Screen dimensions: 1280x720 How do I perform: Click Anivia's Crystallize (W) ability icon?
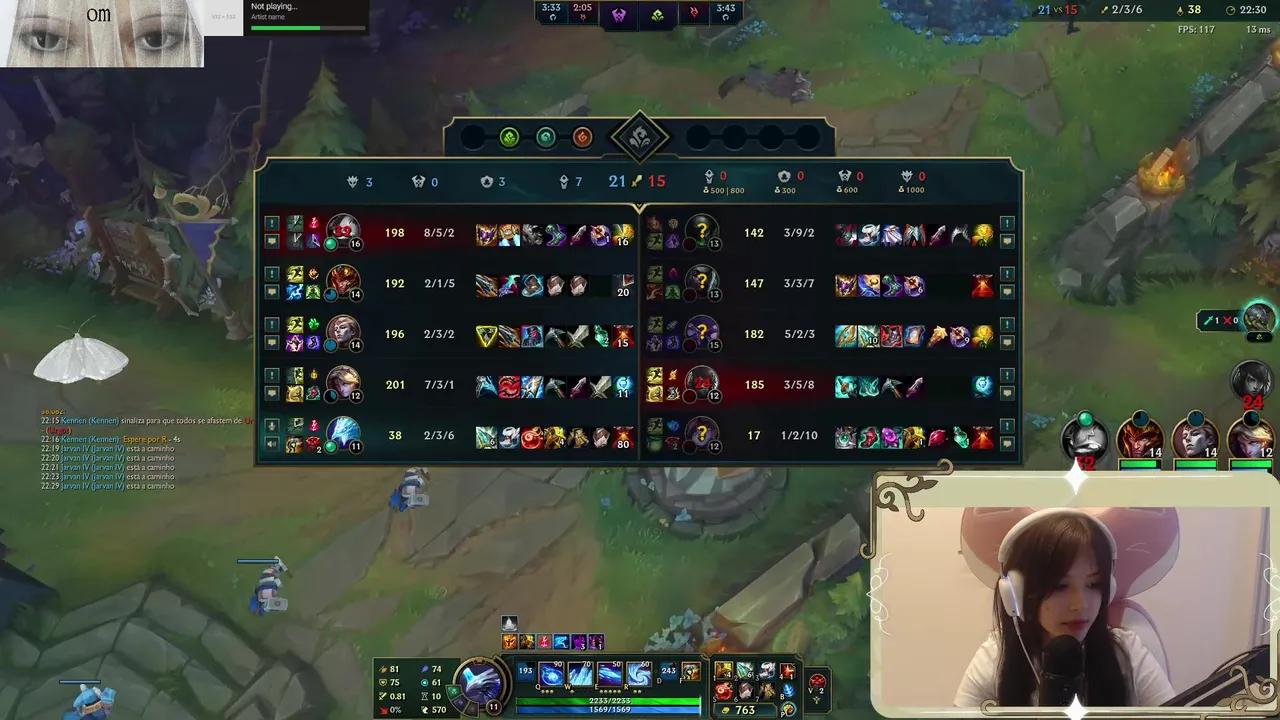click(580, 672)
